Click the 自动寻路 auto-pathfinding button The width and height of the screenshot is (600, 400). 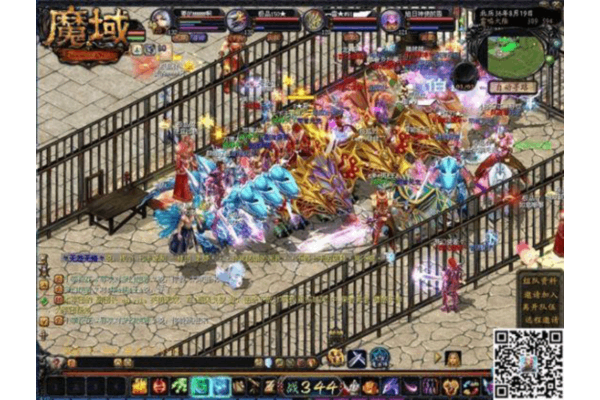pyautogui.click(x=513, y=88)
